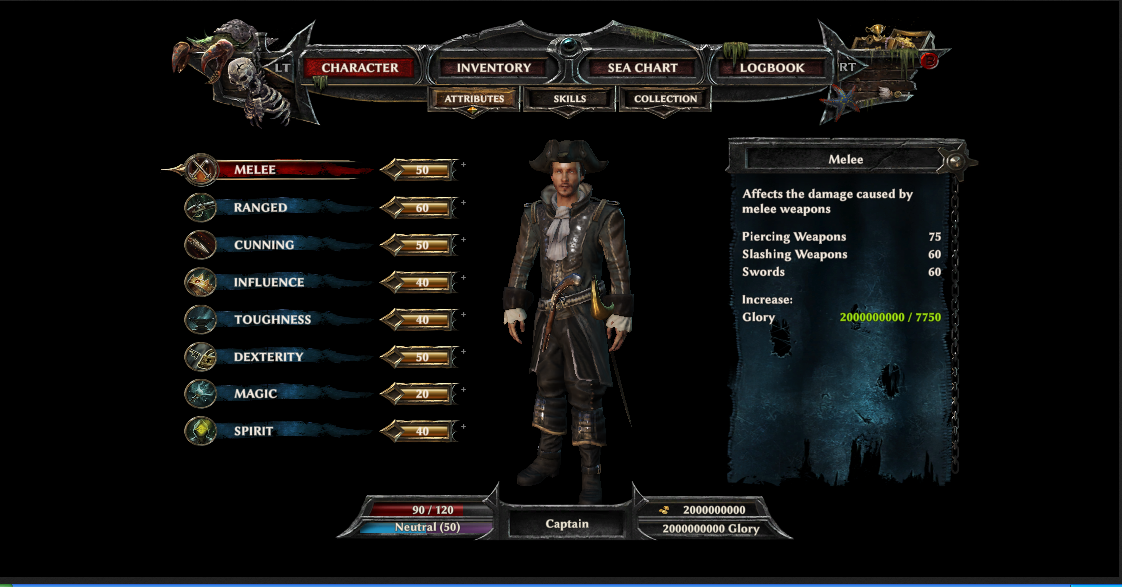Viewport: 1122px width, 587px height.
Task: Choose the Ranged attribute
Action: click(260, 208)
